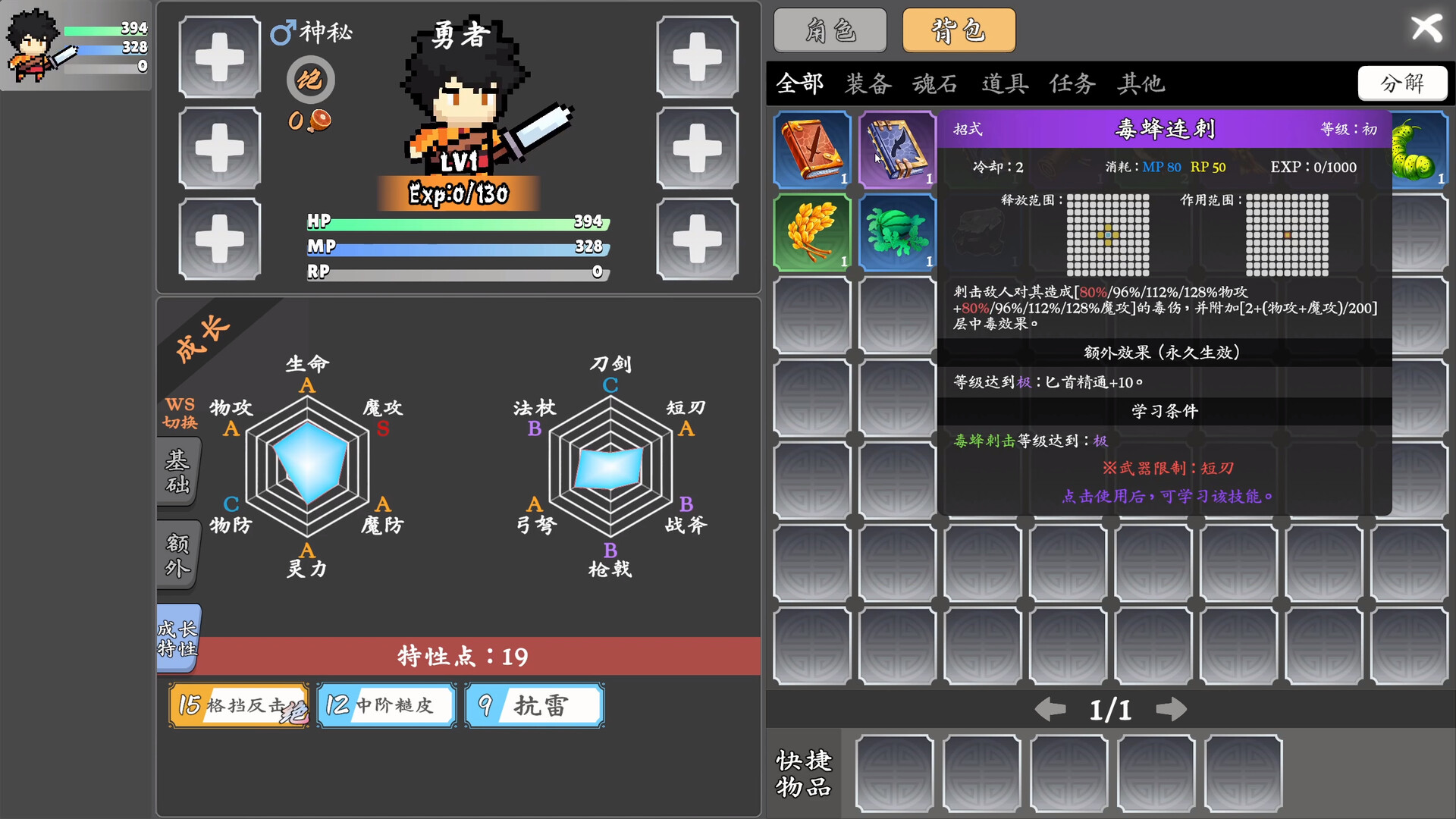
Task: Click the 分解 button
Action: [x=1402, y=83]
